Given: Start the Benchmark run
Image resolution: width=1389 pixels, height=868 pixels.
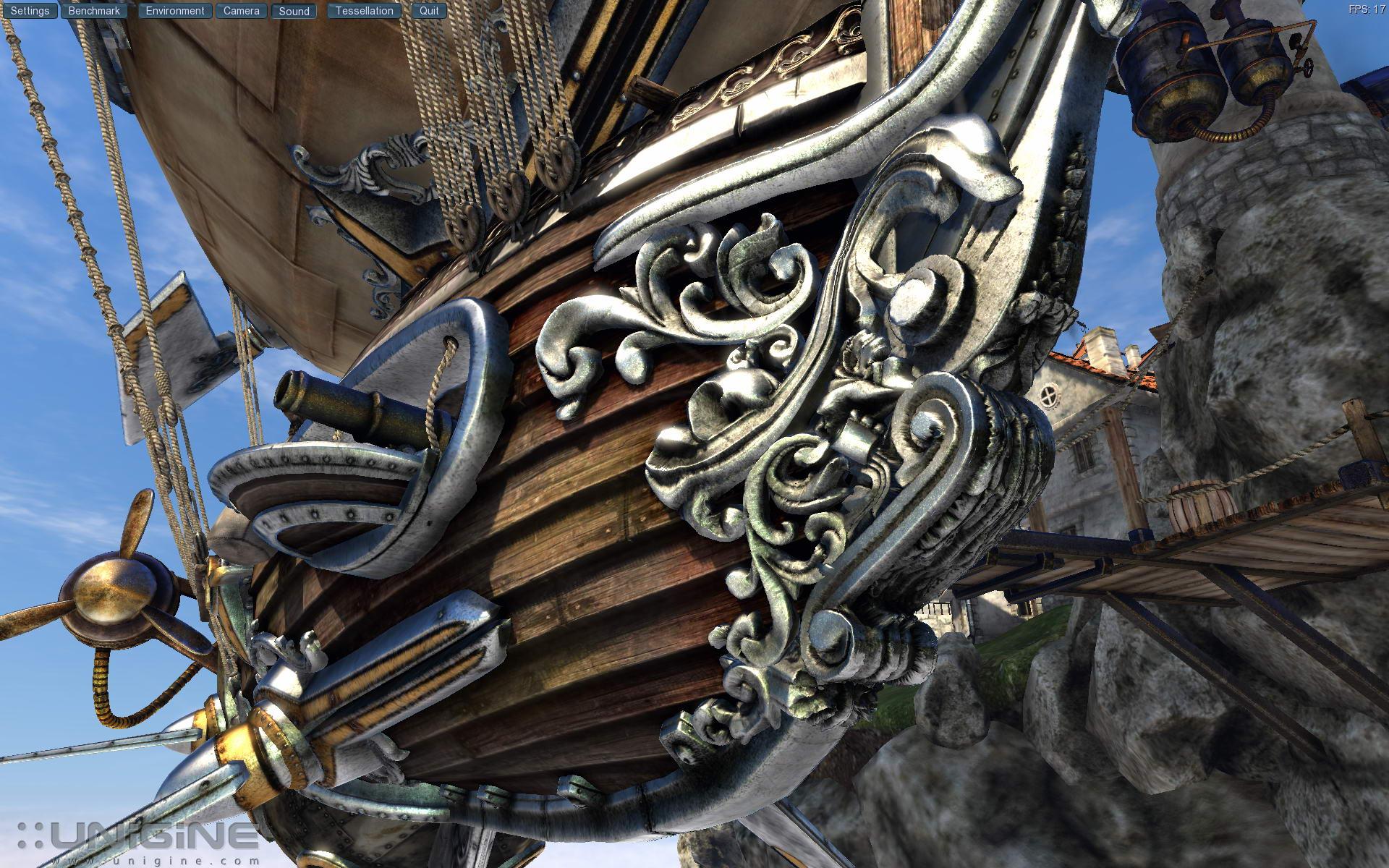Looking at the screenshot, I should coord(94,11).
